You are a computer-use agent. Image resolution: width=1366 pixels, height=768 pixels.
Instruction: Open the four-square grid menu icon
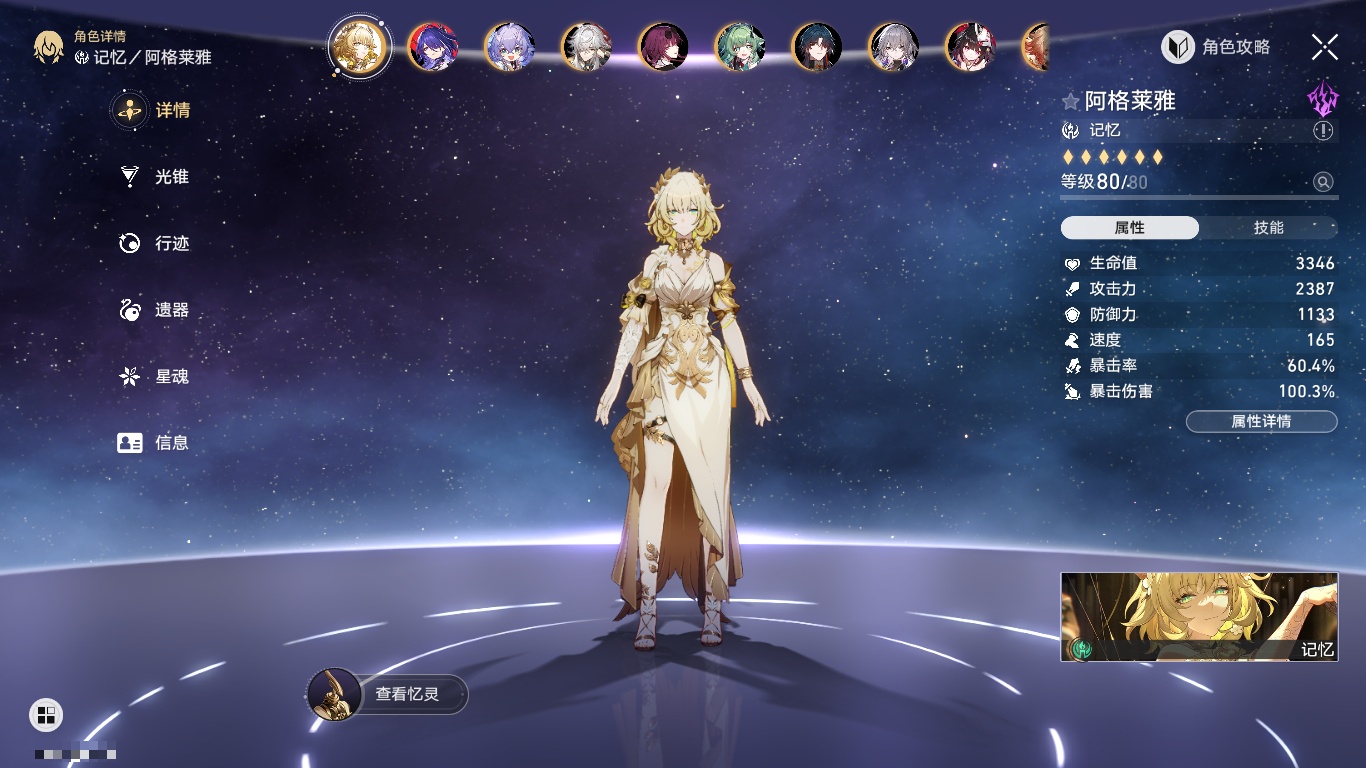click(46, 714)
